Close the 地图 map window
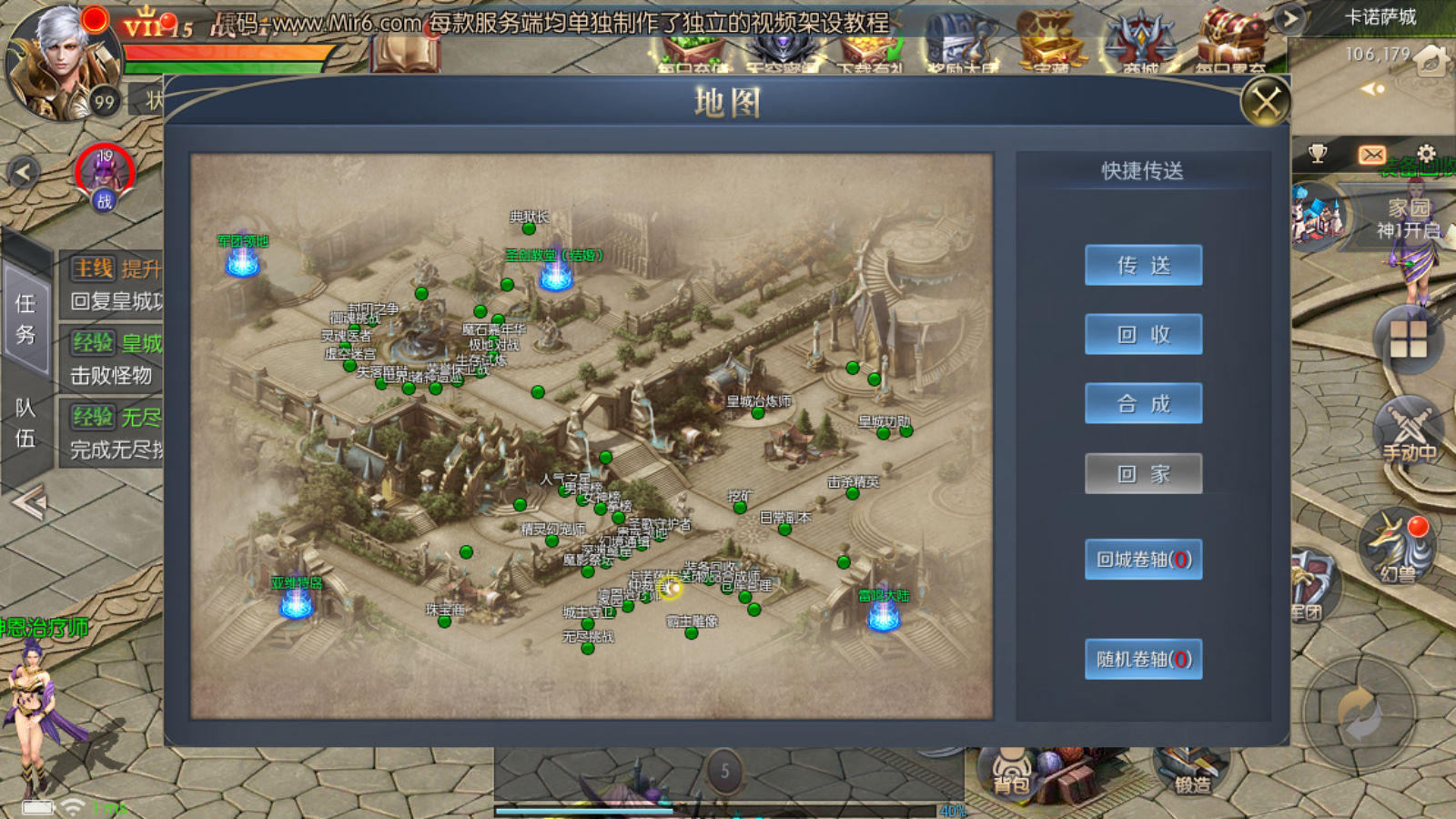 tap(1266, 101)
